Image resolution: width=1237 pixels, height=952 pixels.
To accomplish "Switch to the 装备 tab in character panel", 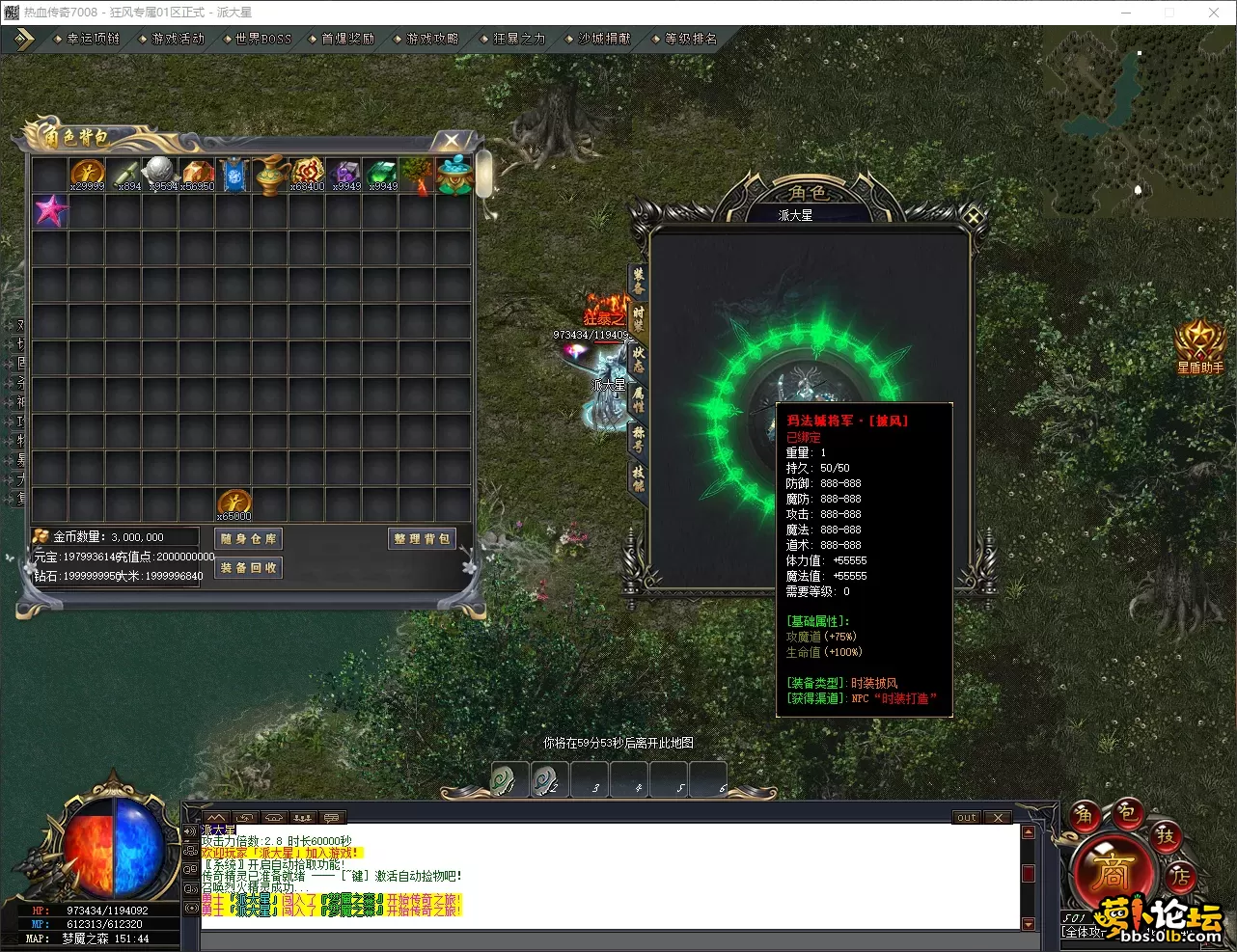I will tap(638, 280).
